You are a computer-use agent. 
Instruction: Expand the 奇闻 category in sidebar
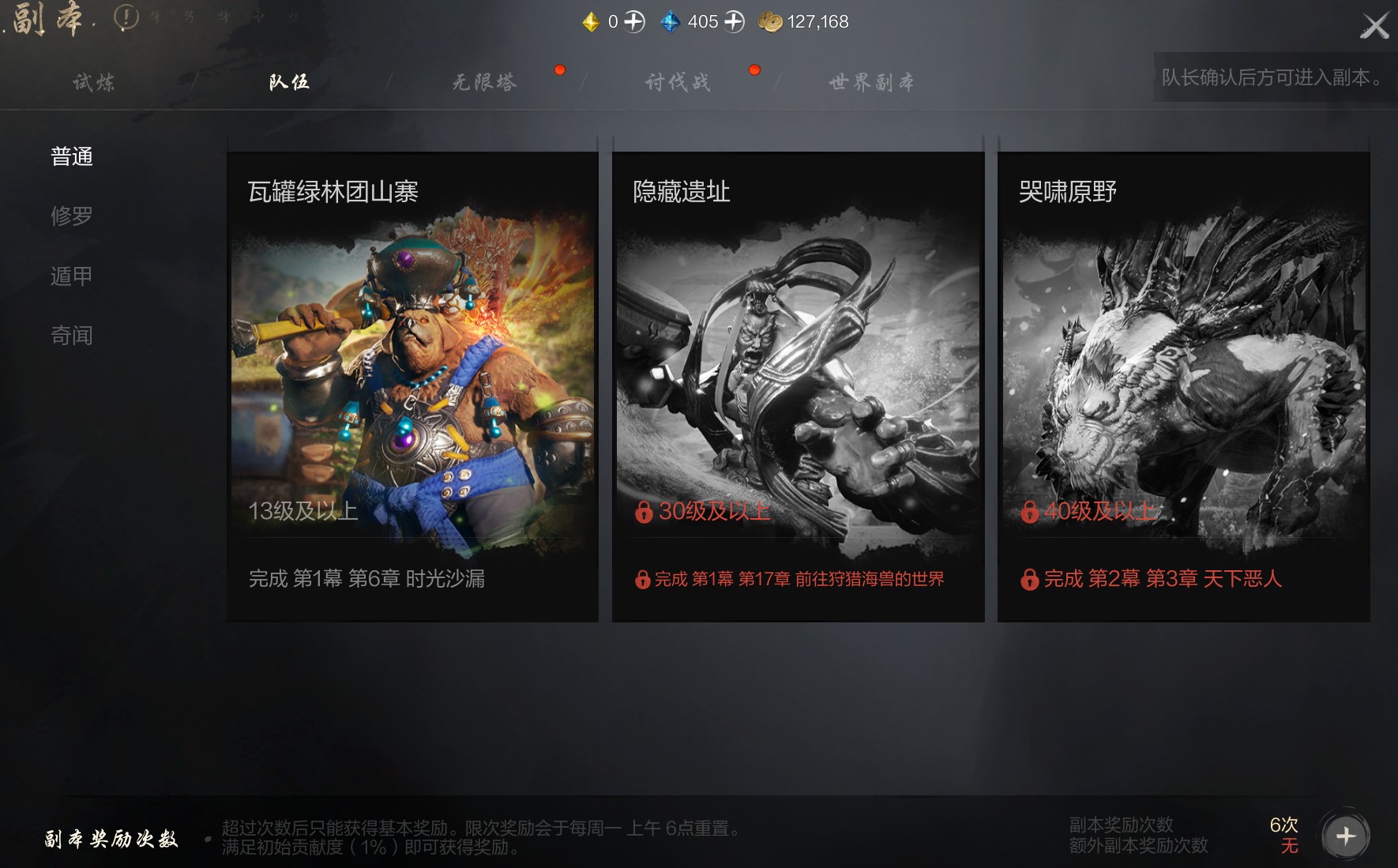click(72, 335)
